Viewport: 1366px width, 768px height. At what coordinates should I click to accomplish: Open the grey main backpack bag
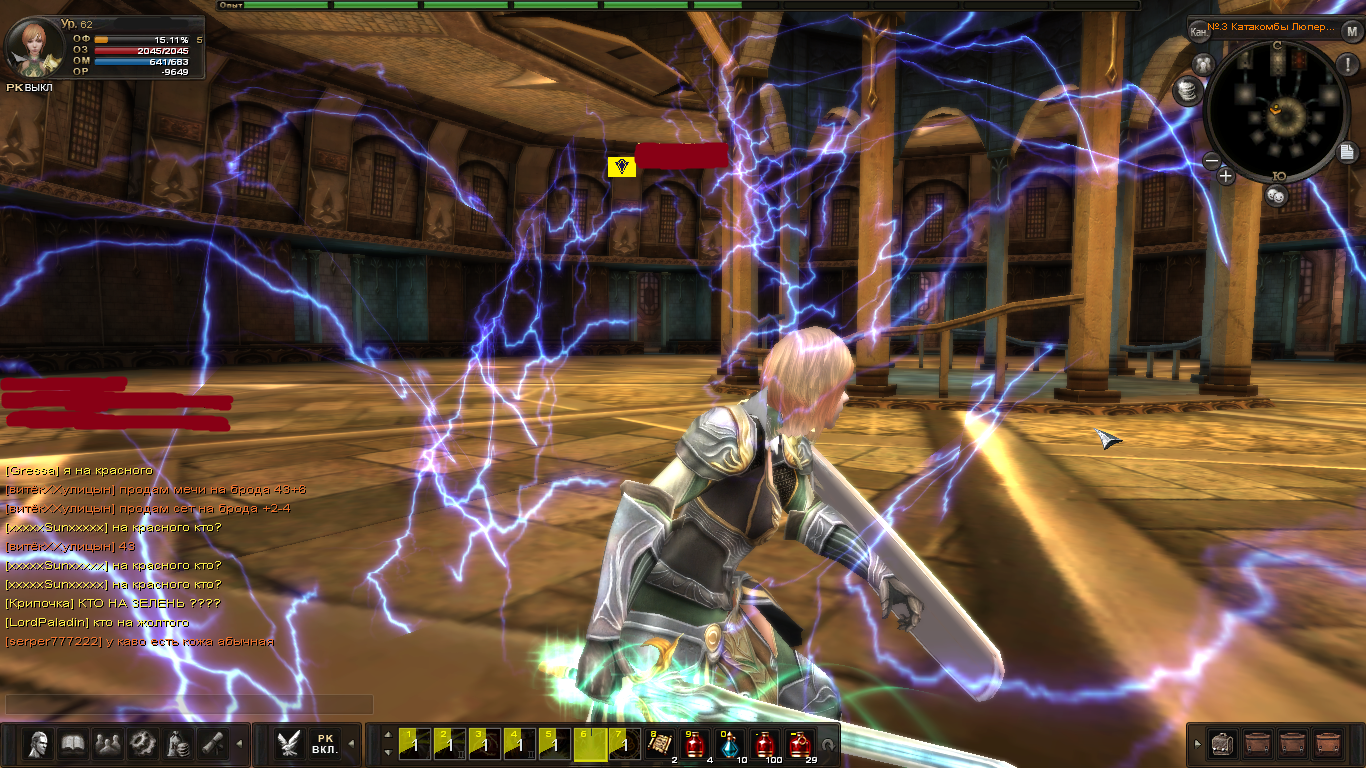pyautogui.click(x=1221, y=744)
